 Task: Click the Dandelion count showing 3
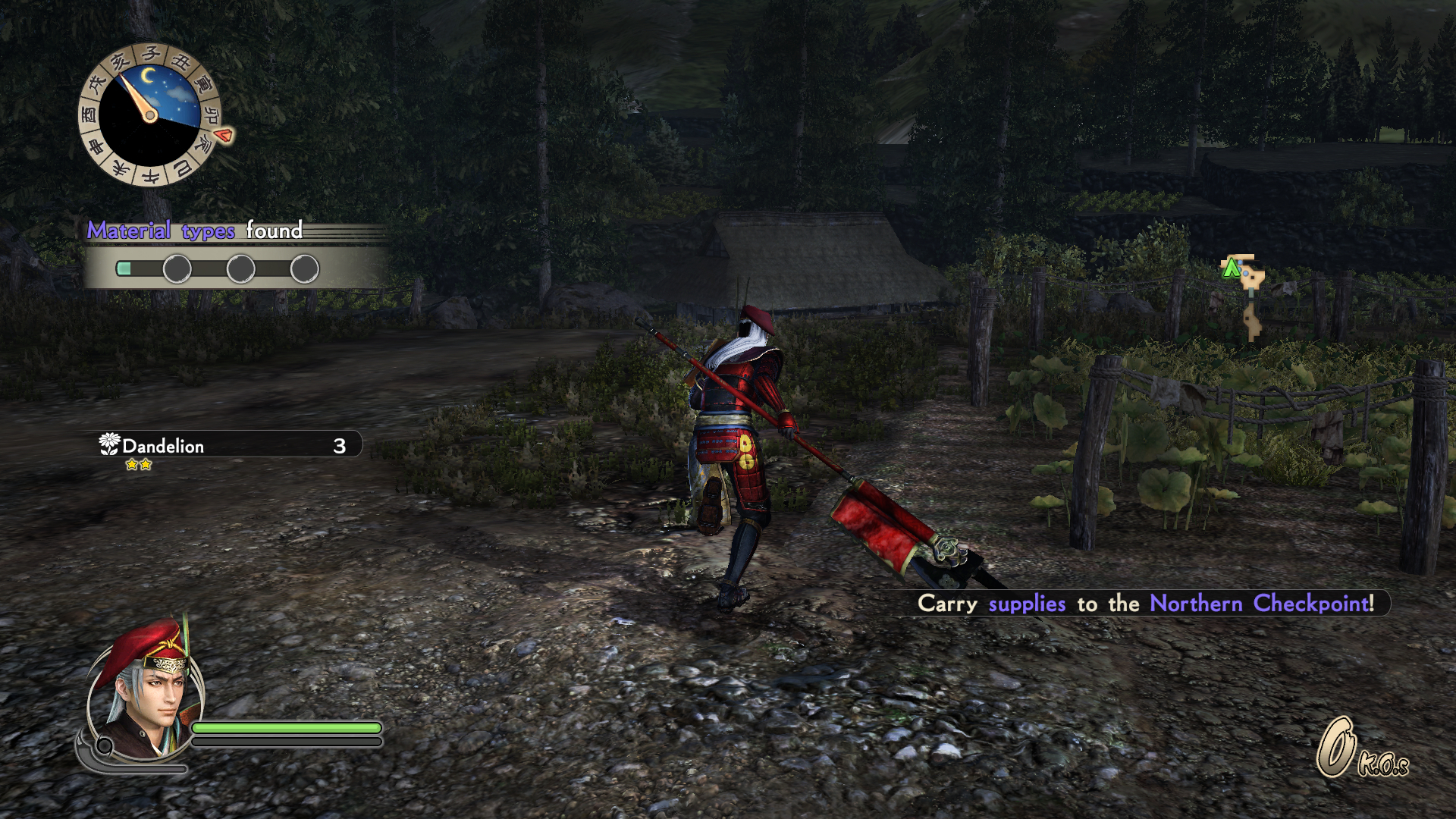point(339,446)
